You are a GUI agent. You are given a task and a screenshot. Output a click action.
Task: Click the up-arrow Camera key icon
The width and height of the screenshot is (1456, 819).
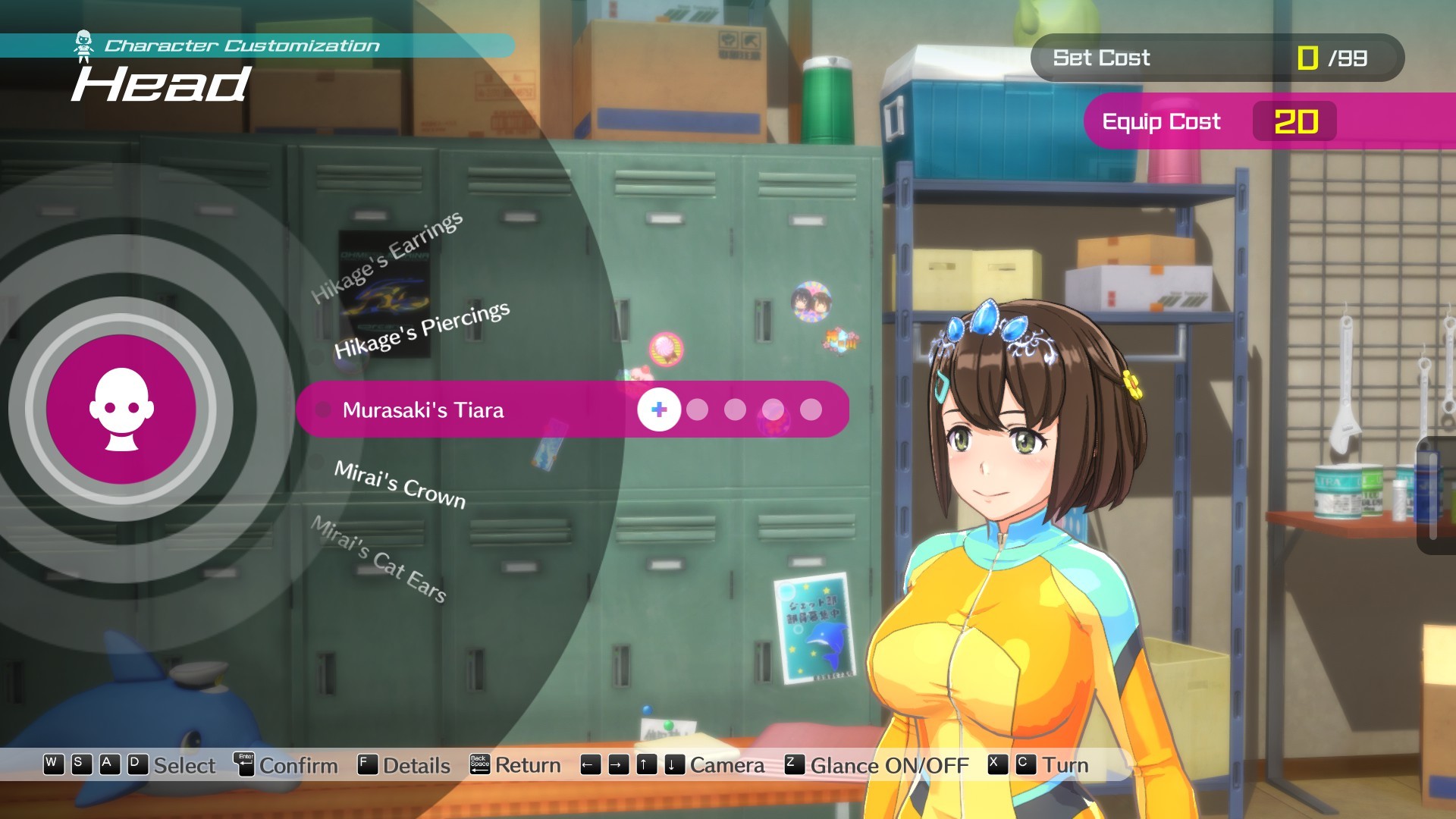point(647,766)
